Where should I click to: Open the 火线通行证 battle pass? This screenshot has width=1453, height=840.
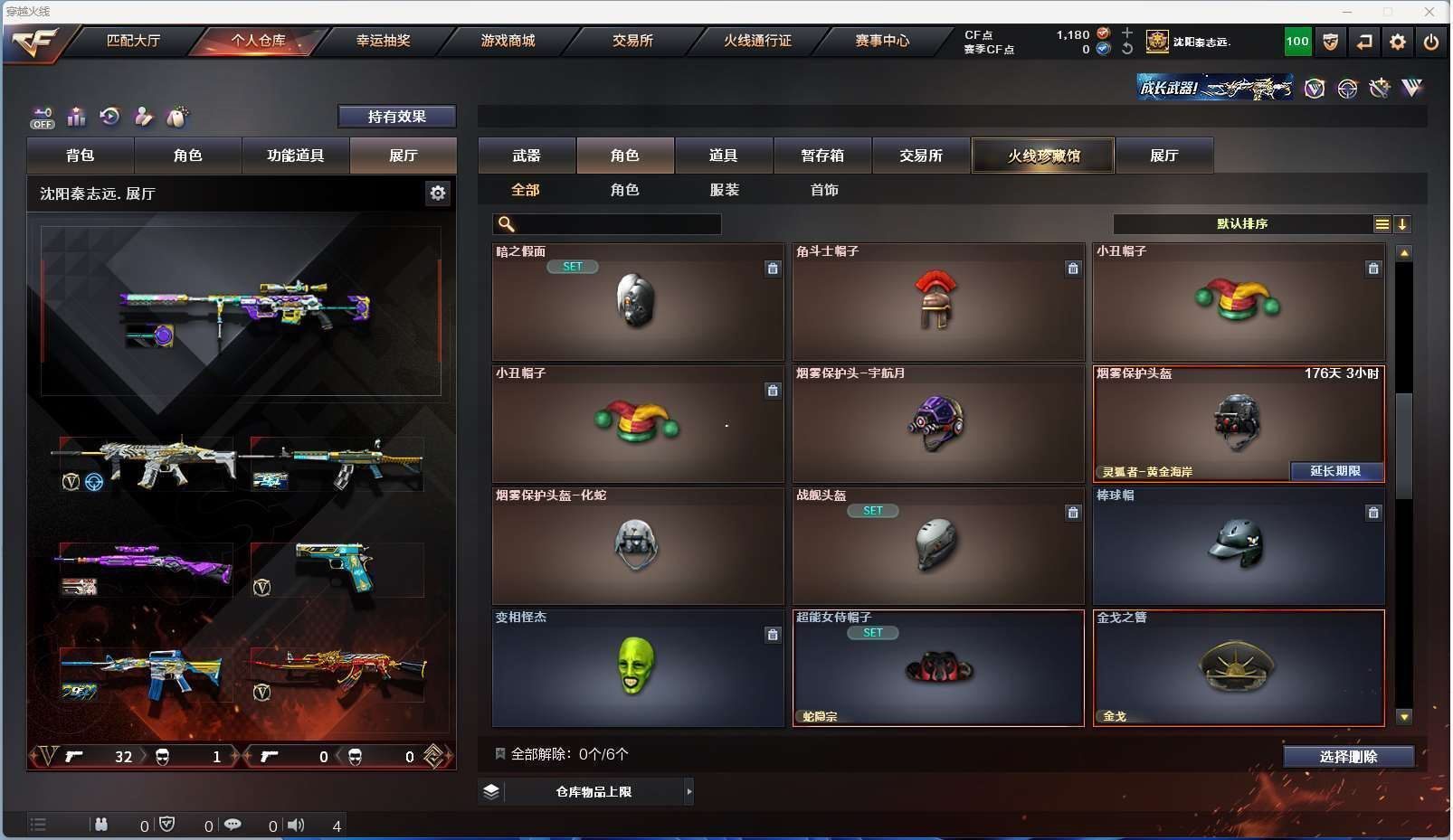click(x=757, y=41)
